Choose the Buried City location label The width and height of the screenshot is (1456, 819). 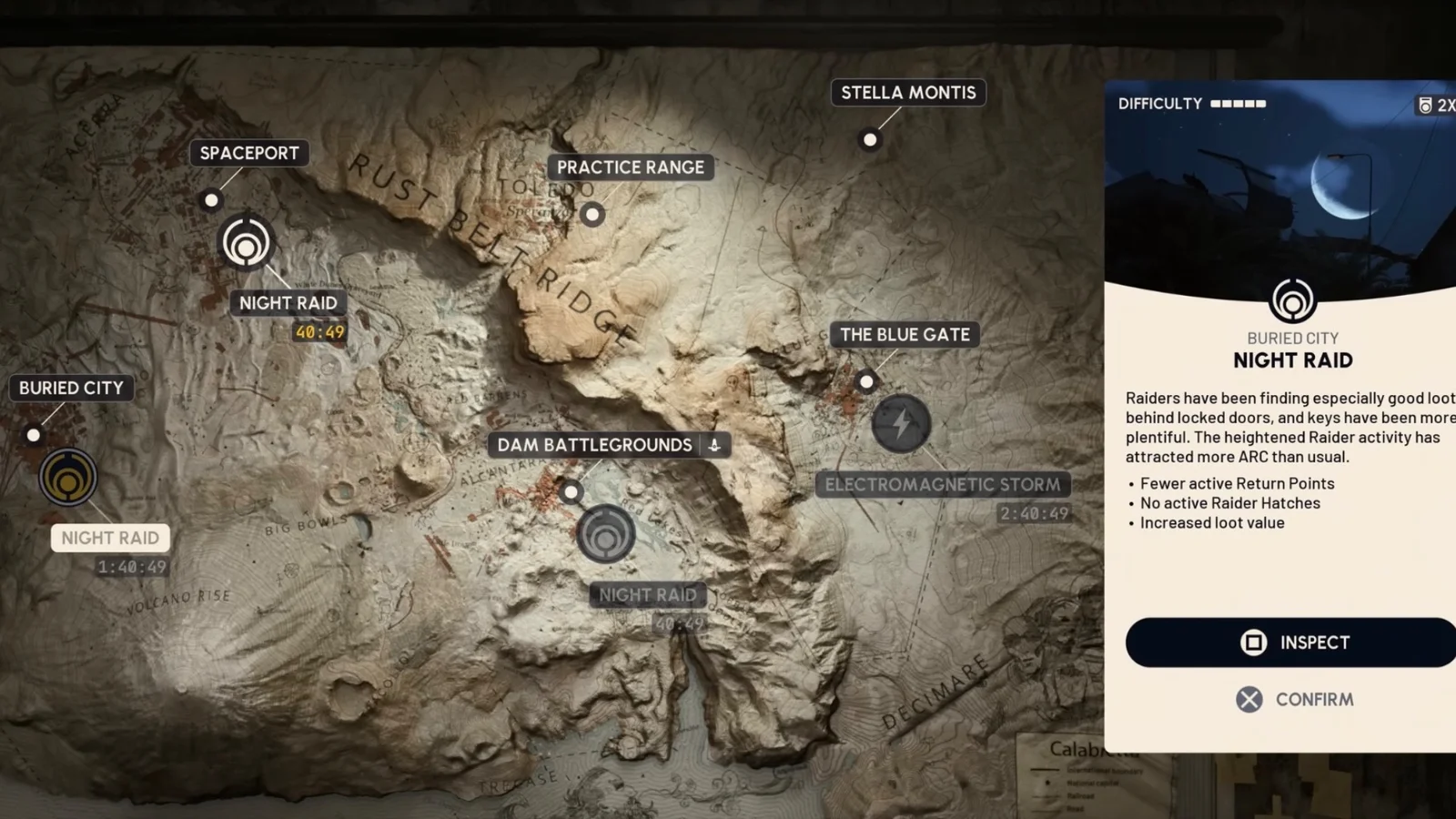[x=71, y=388]
